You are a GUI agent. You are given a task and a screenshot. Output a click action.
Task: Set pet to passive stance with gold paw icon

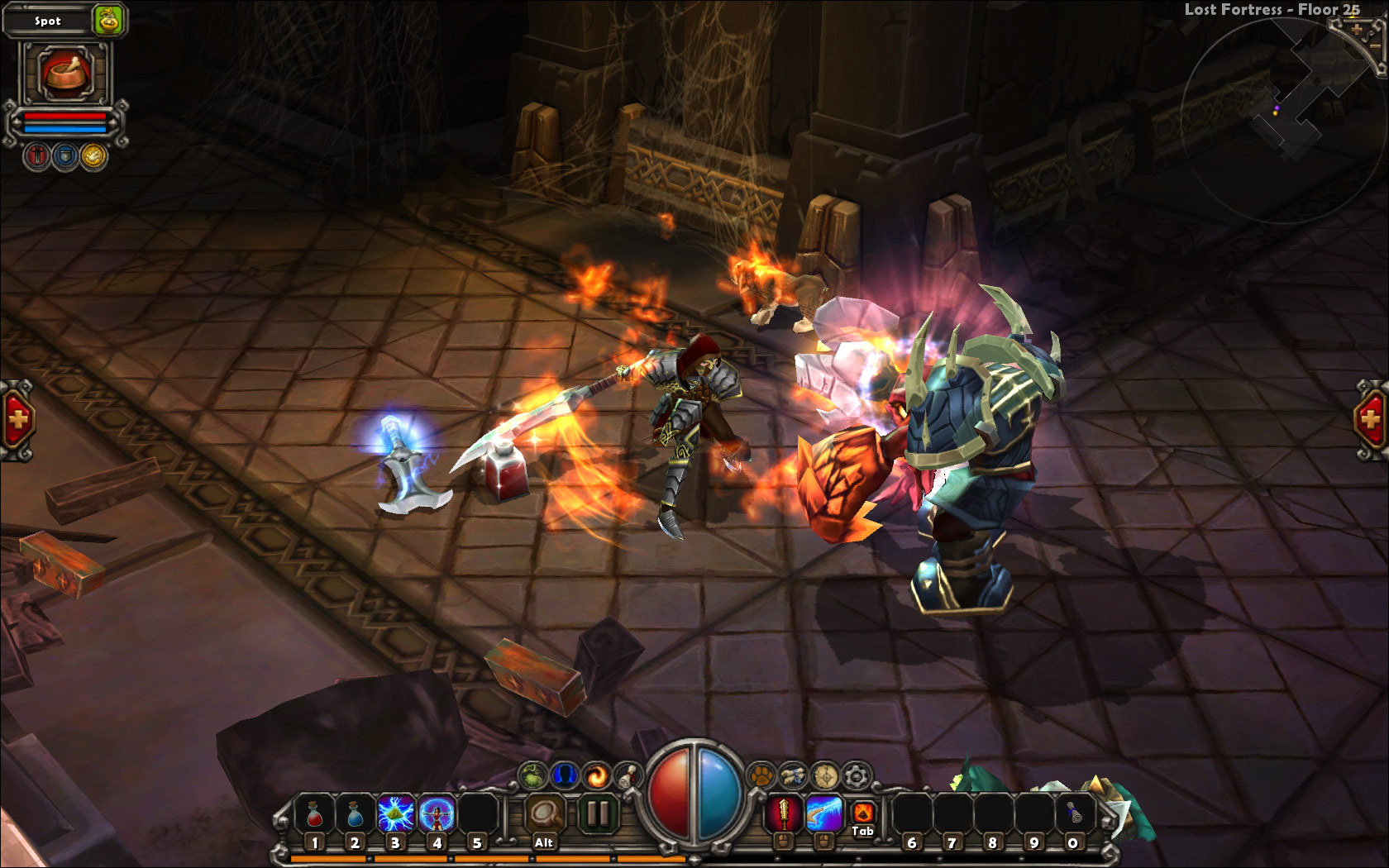92,155
